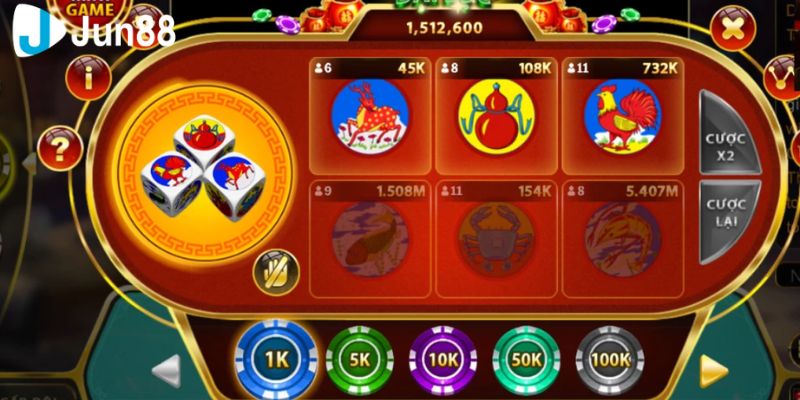Select the 1K blue chip
This screenshot has height=400, width=800.
pyautogui.click(x=275, y=357)
